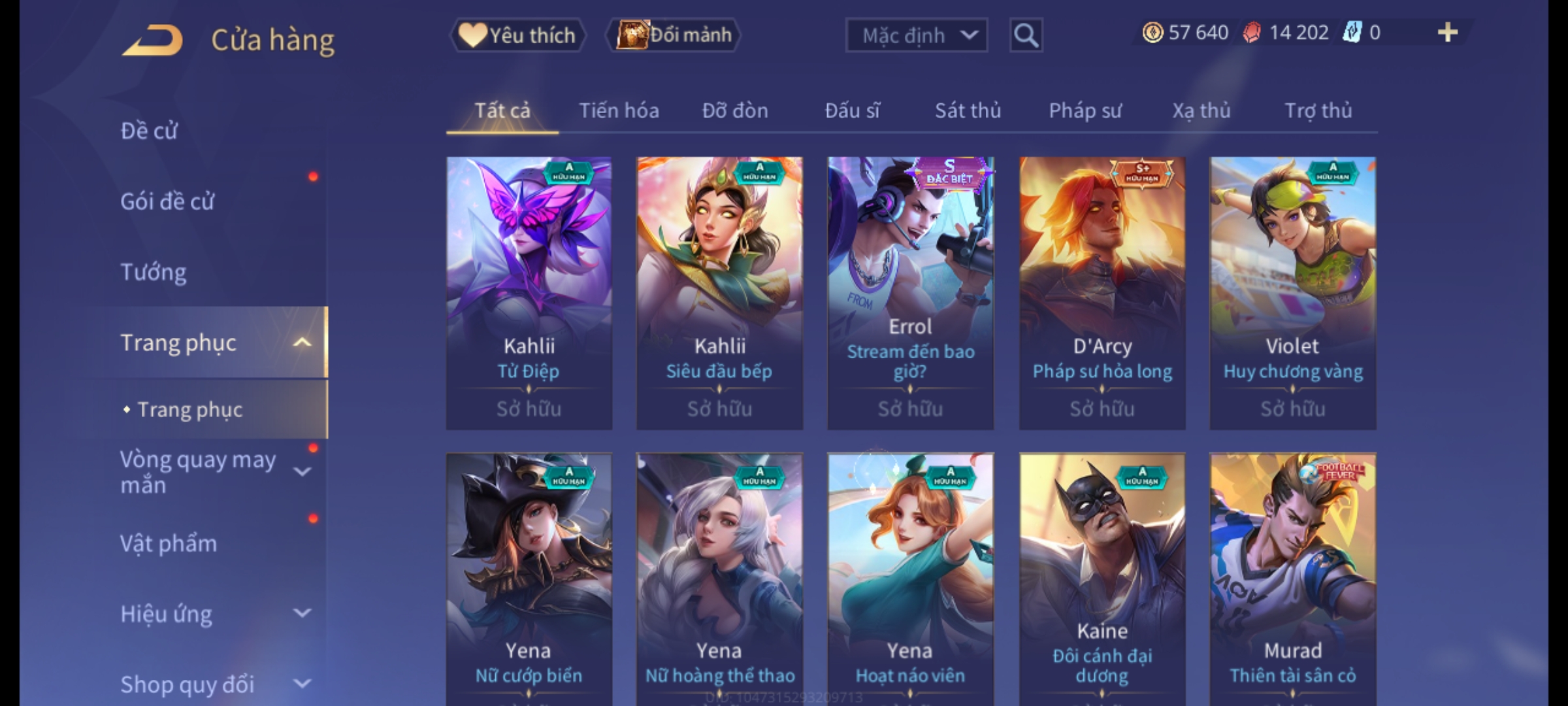The height and width of the screenshot is (706, 1568).
Task: Switch to the Tiến hóa tab
Action: (x=619, y=110)
